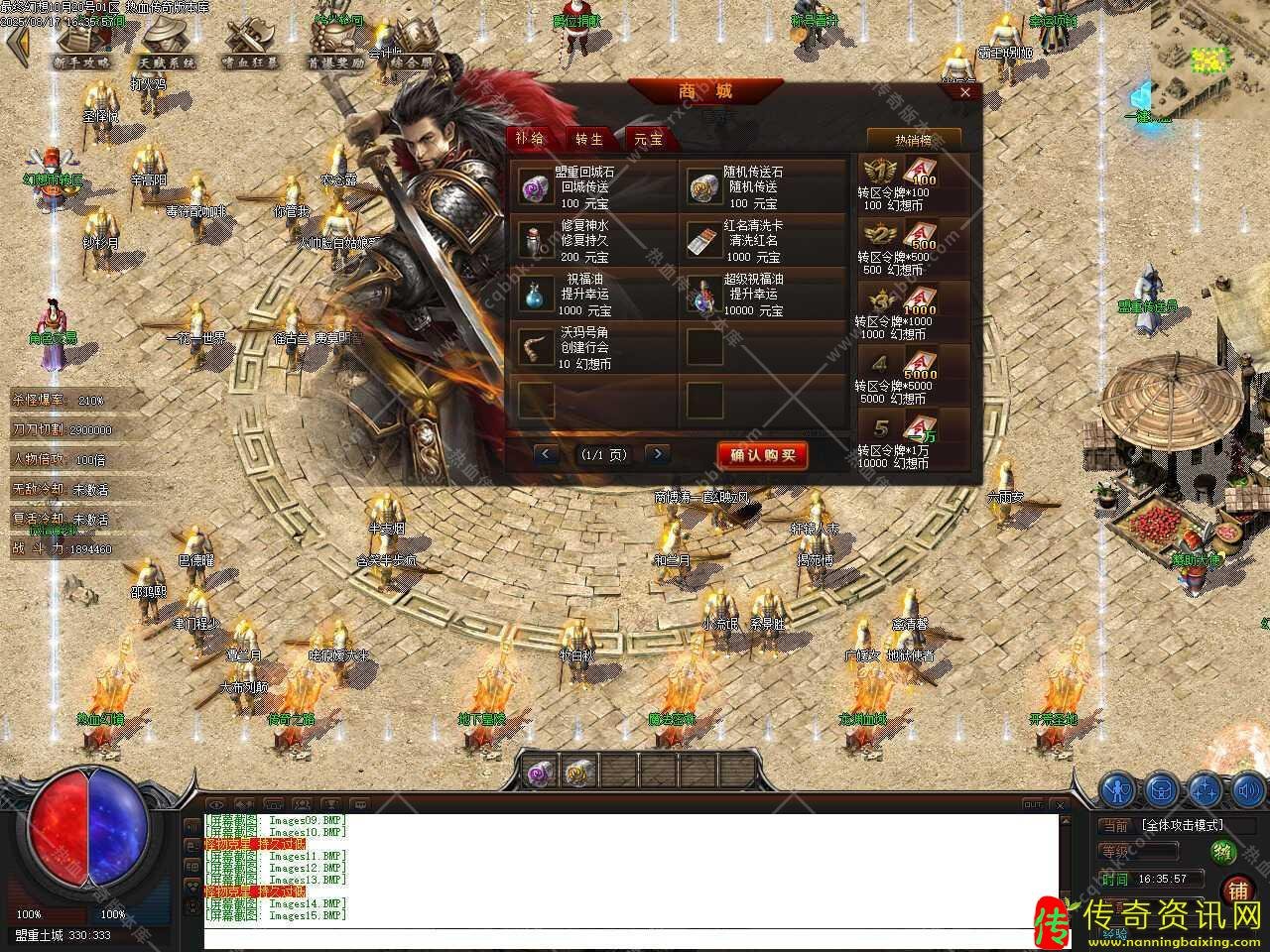Close the 商城 shop window
This screenshot has width=1270, height=952.
[x=965, y=92]
